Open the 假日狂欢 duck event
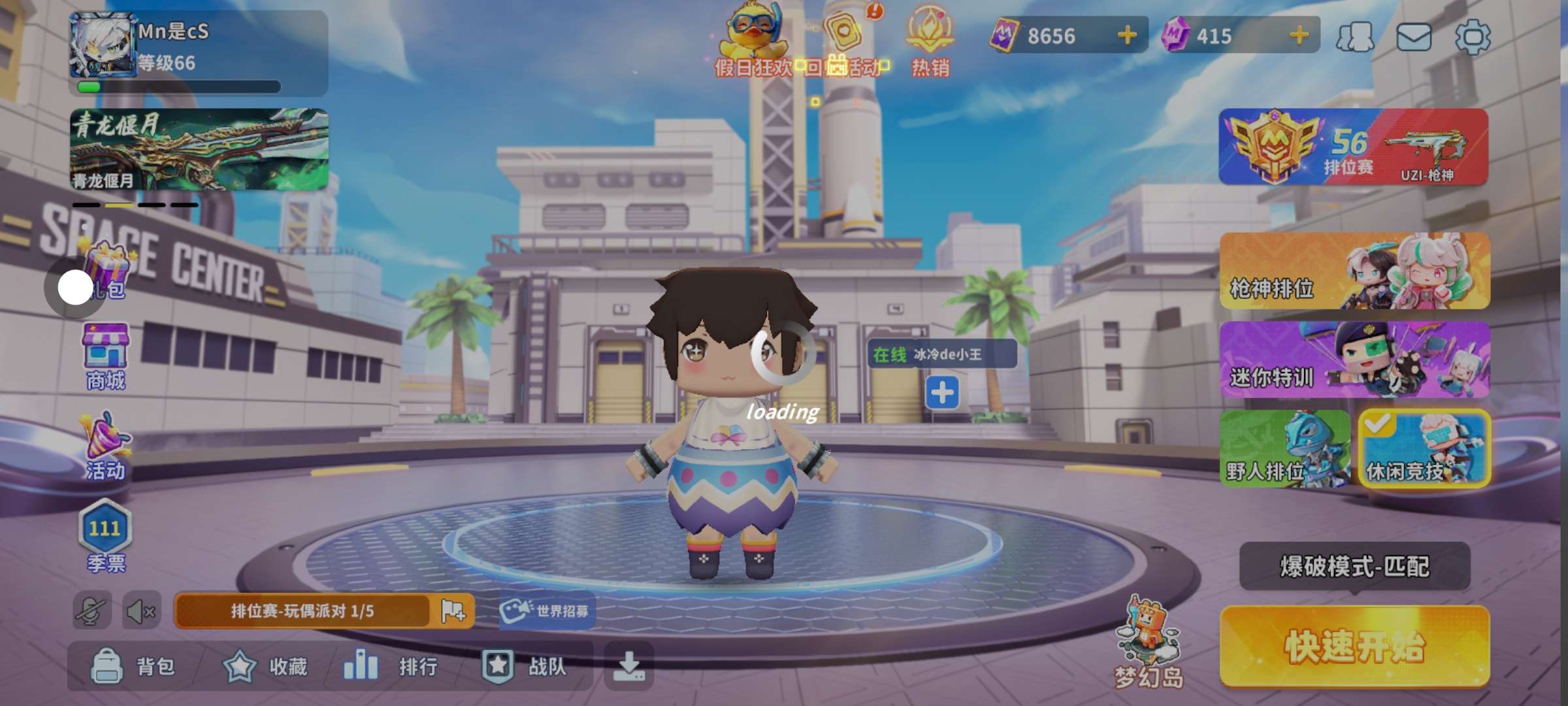The height and width of the screenshot is (706, 1568). [753, 41]
